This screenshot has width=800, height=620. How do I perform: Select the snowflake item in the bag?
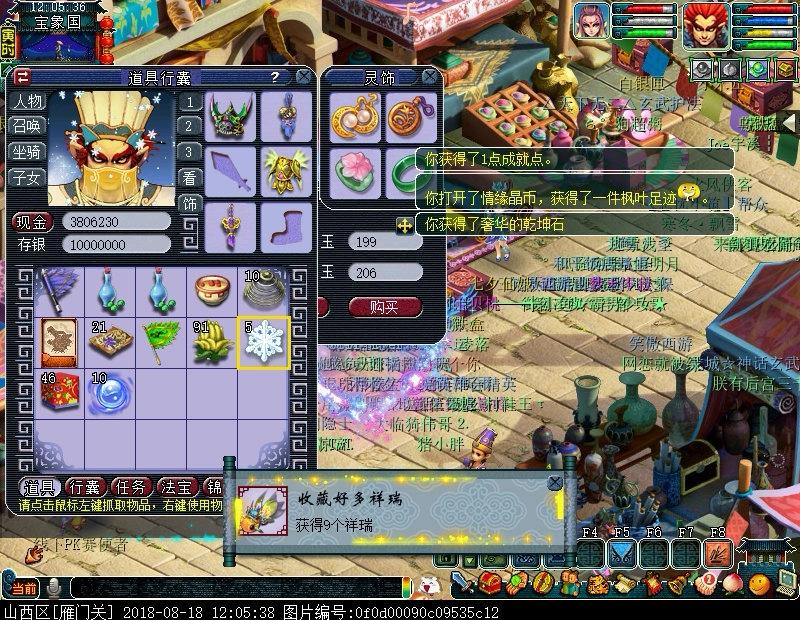click(264, 341)
